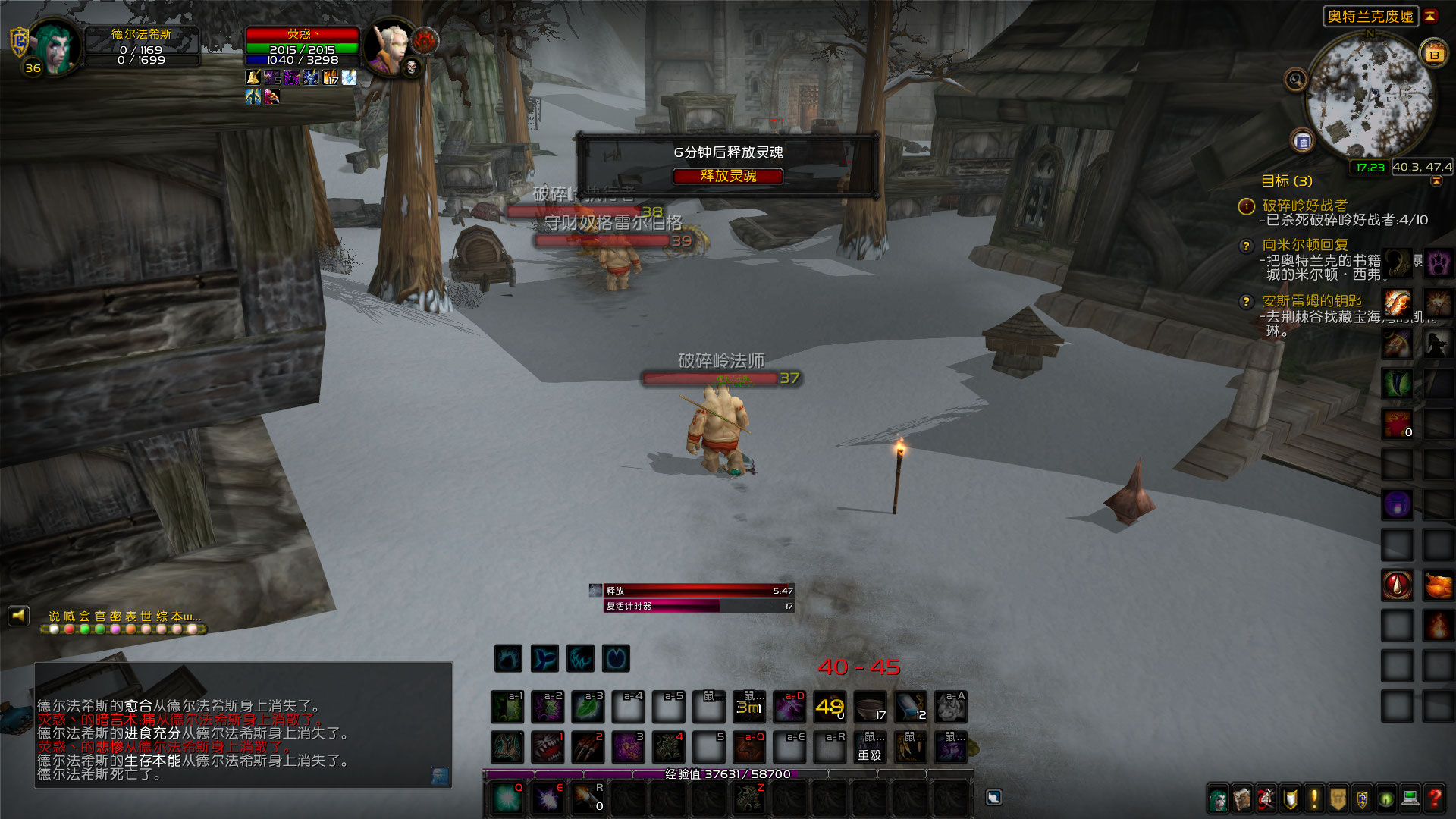Toggle the character info portrait button

click(x=1217, y=798)
